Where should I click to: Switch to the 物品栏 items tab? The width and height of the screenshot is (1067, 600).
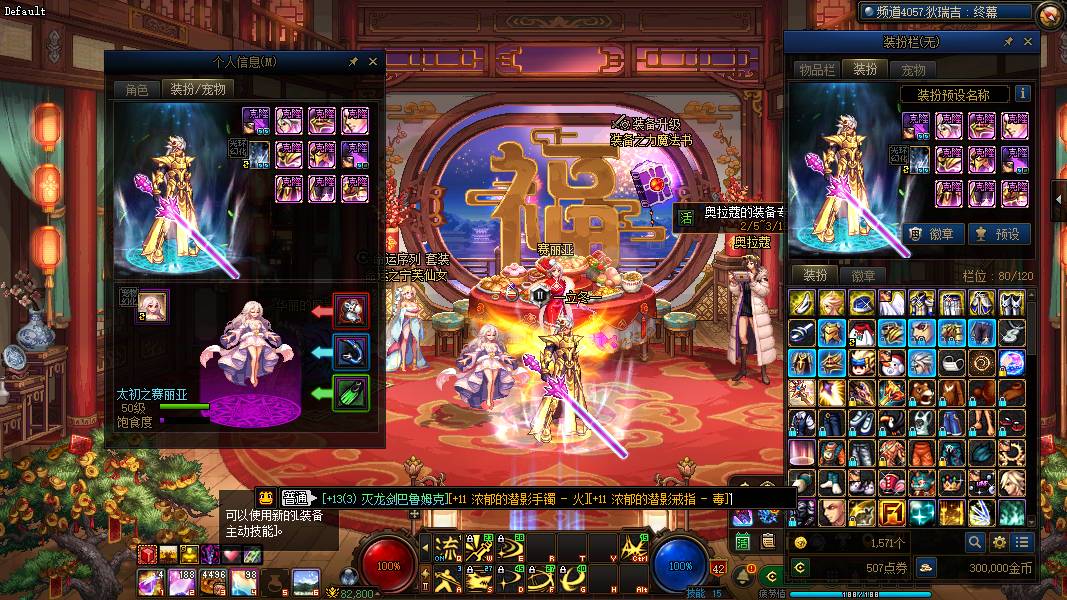816,69
